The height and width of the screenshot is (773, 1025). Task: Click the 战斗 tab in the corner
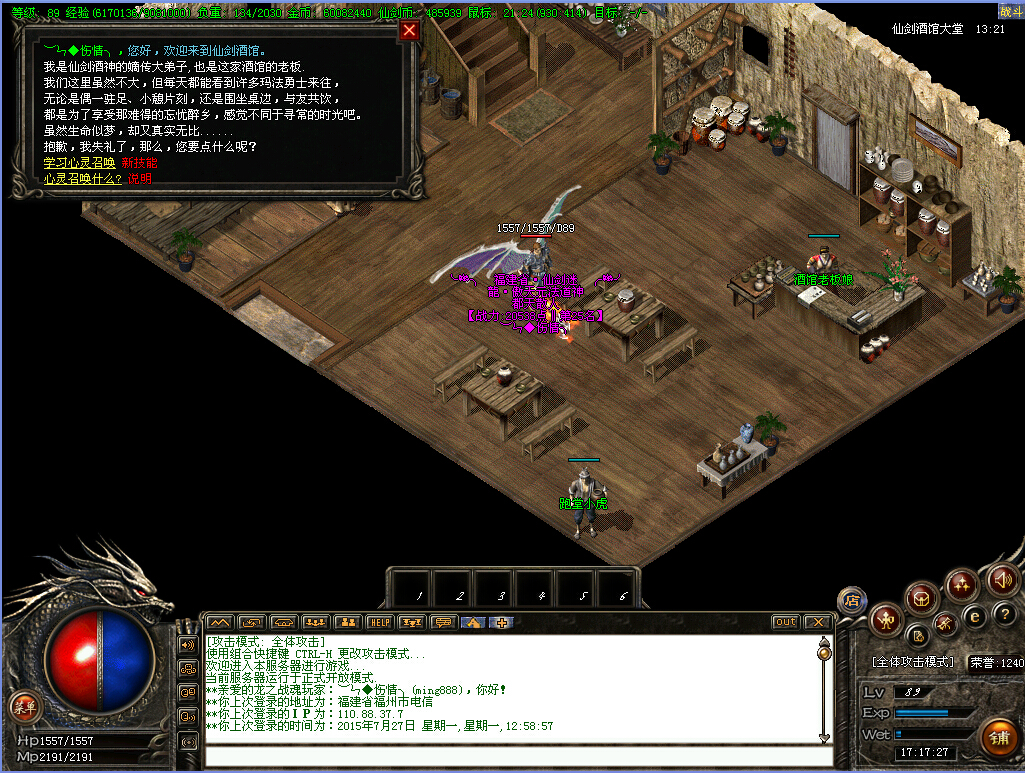[1010, 10]
